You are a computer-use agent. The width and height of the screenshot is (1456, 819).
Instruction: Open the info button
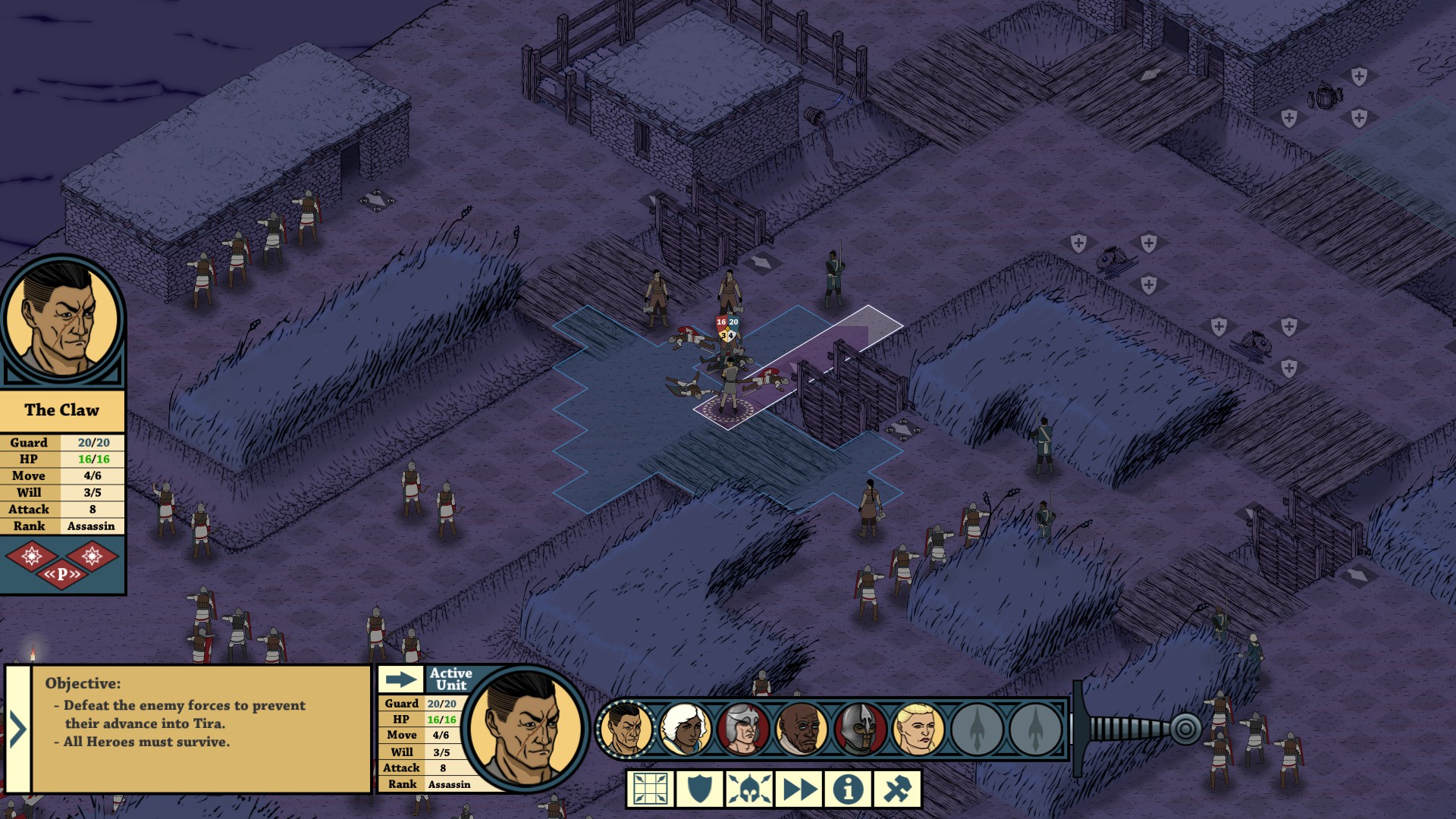848,789
